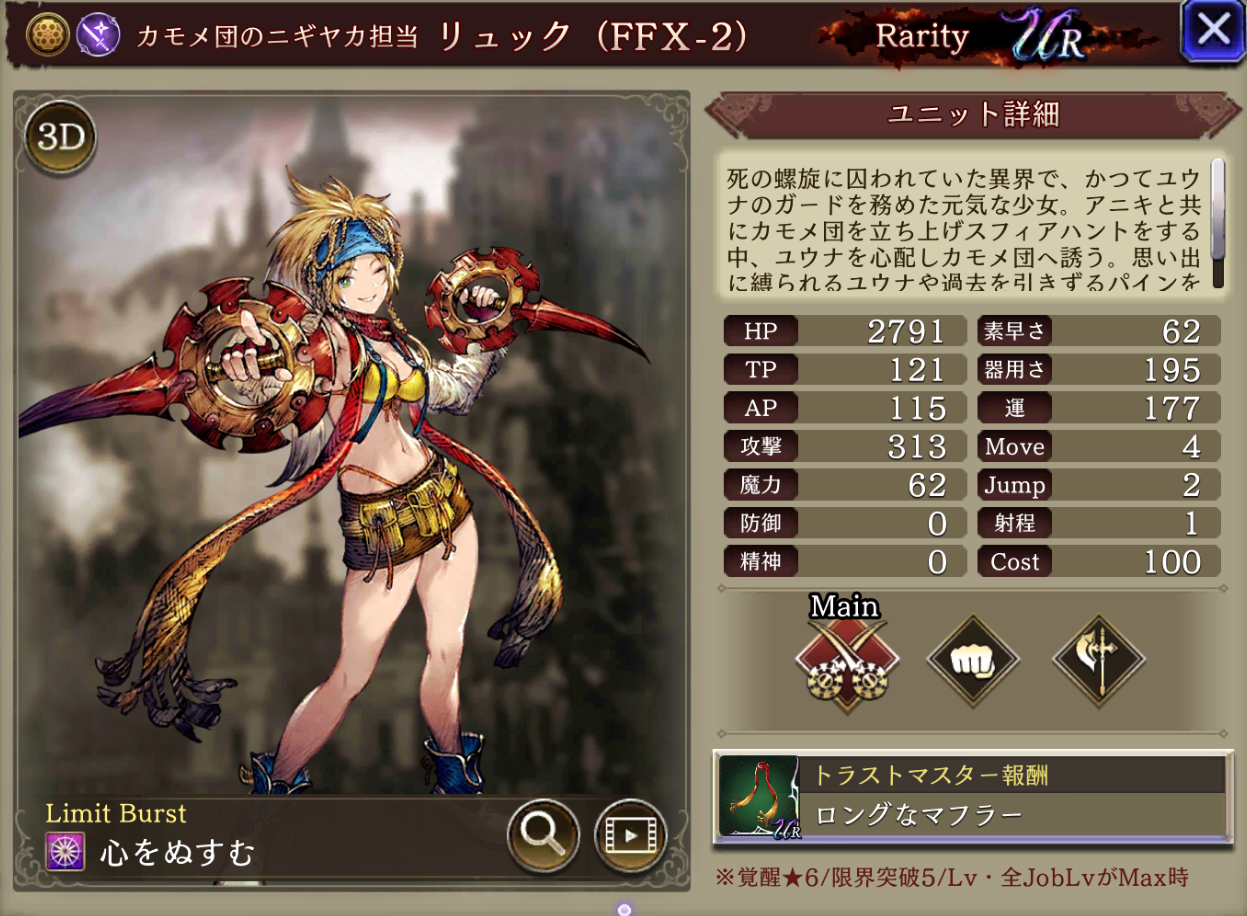The width and height of the screenshot is (1247, 916).
Task: Select the fist job icon
Action: point(973,660)
